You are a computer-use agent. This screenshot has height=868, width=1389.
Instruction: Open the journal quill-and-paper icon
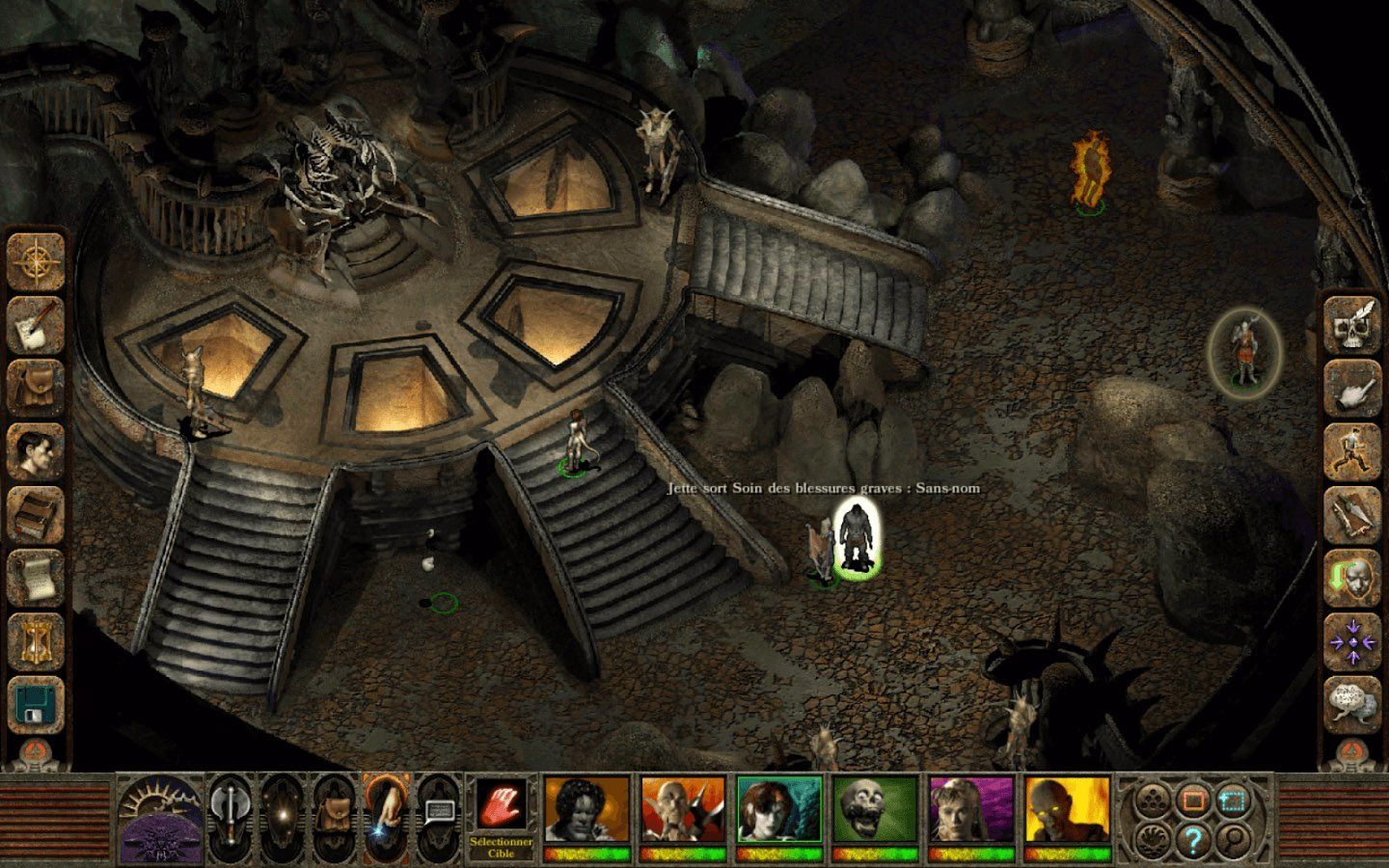coord(37,324)
